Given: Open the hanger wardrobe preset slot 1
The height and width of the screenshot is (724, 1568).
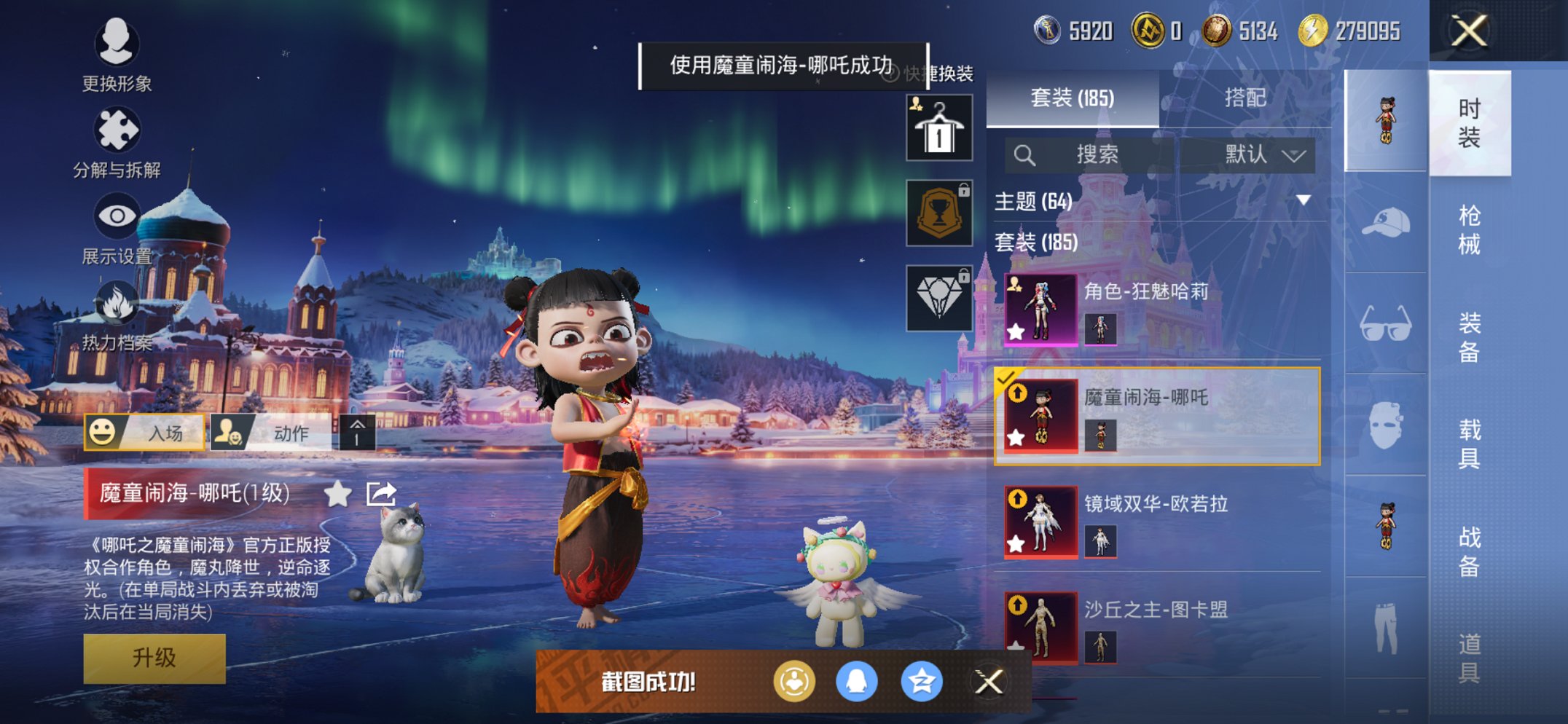Looking at the screenshot, I should pos(939,128).
